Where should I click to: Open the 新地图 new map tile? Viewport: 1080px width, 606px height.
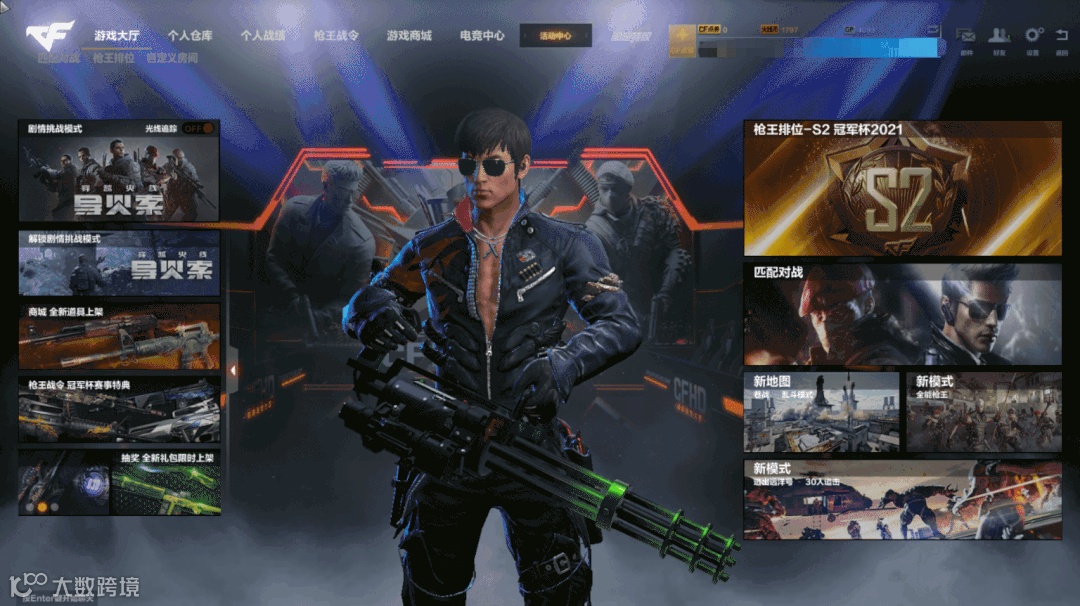pyautogui.click(x=820, y=412)
